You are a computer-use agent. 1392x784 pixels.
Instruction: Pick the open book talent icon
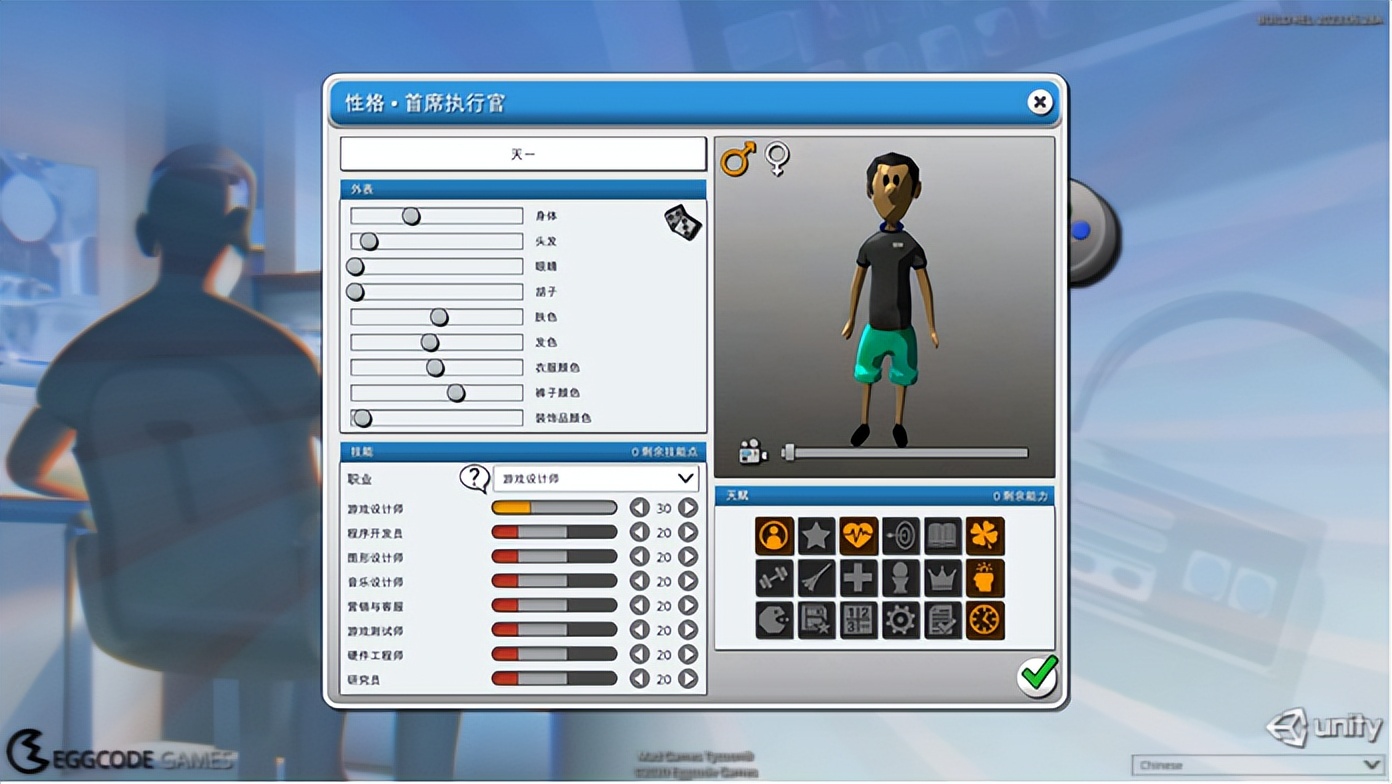pos(943,536)
